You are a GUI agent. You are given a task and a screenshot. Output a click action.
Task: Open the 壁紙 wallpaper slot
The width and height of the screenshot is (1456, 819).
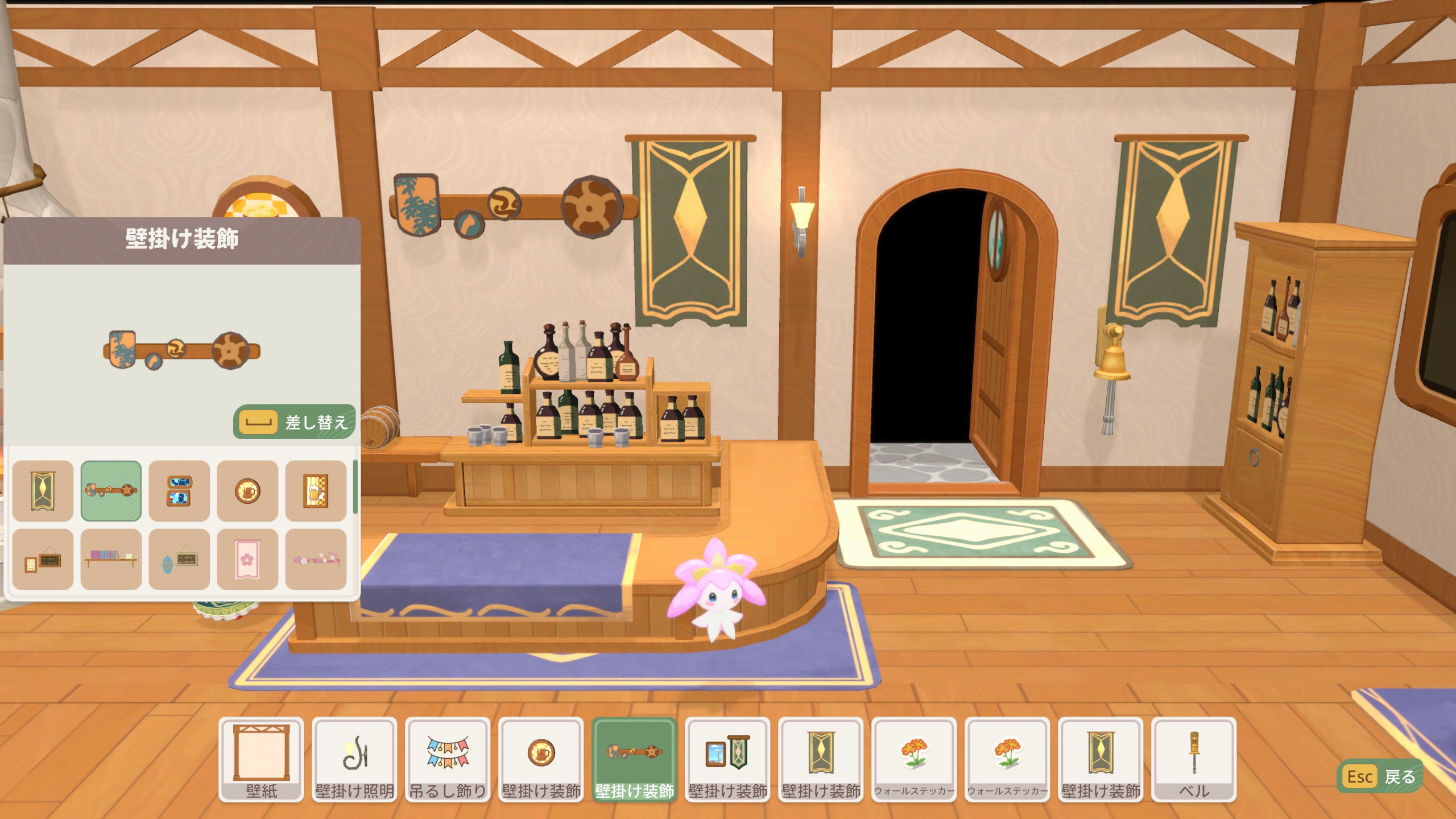(x=261, y=759)
